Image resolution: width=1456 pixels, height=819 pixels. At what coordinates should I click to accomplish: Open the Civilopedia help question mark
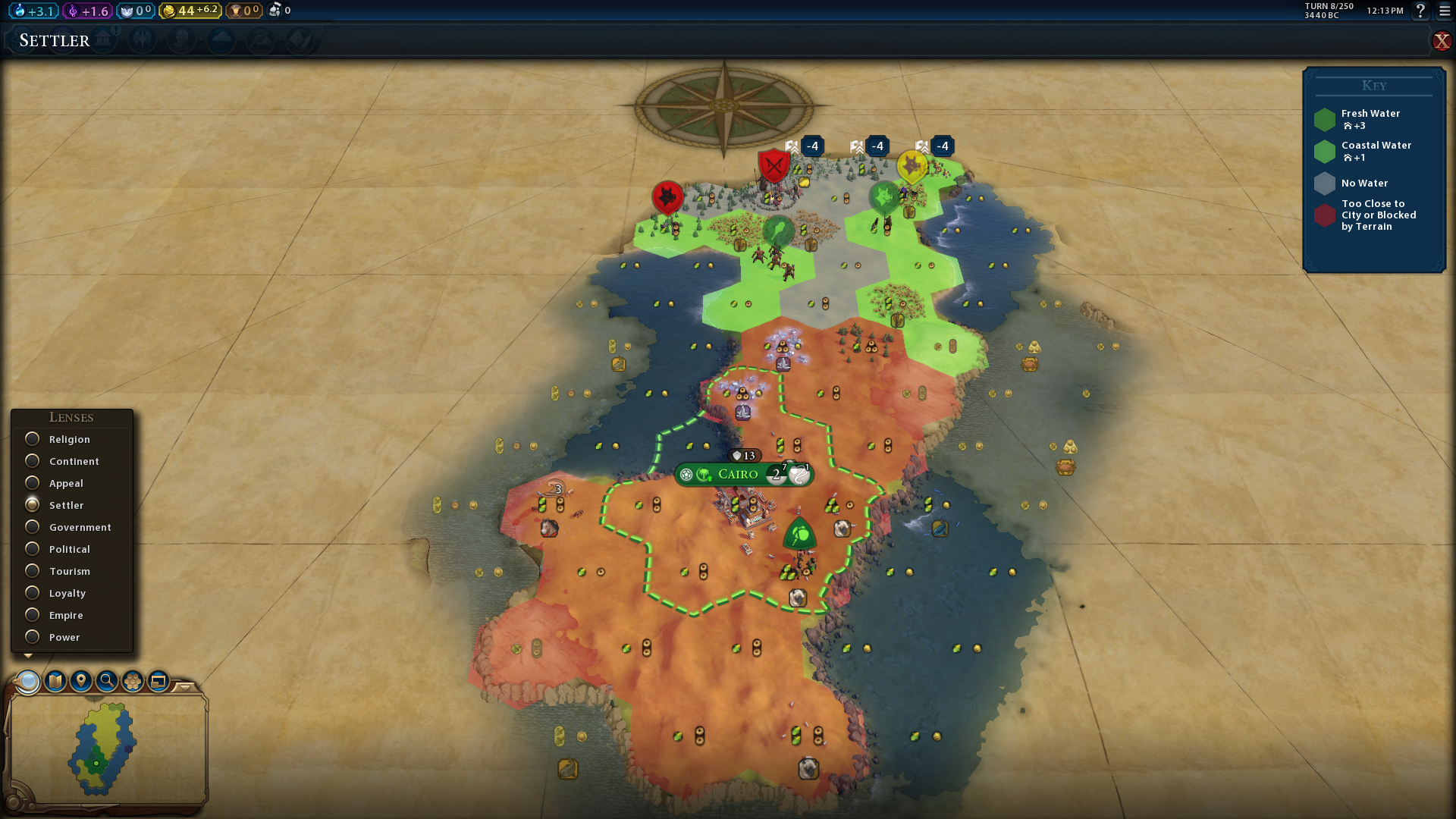pyautogui.click(x=1420, y=11)
